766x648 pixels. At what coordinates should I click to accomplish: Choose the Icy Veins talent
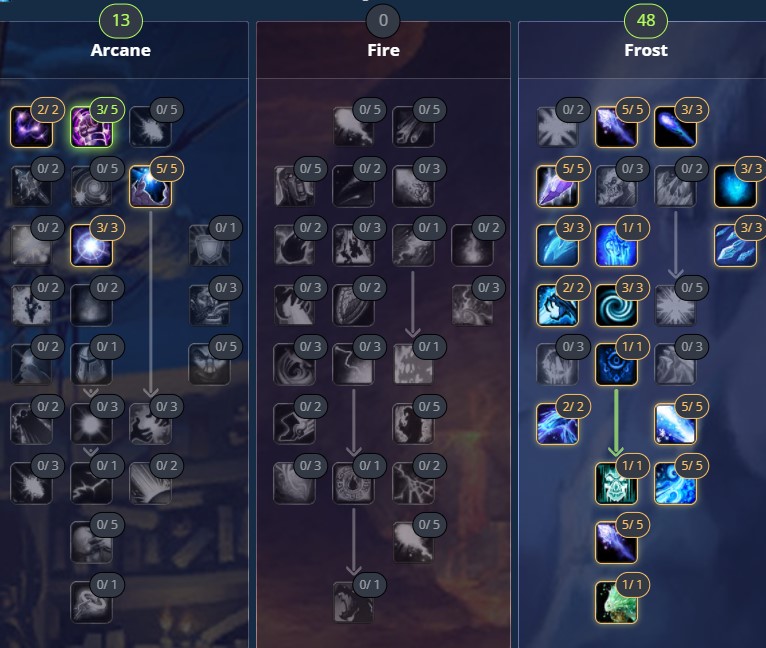[616, 245]
